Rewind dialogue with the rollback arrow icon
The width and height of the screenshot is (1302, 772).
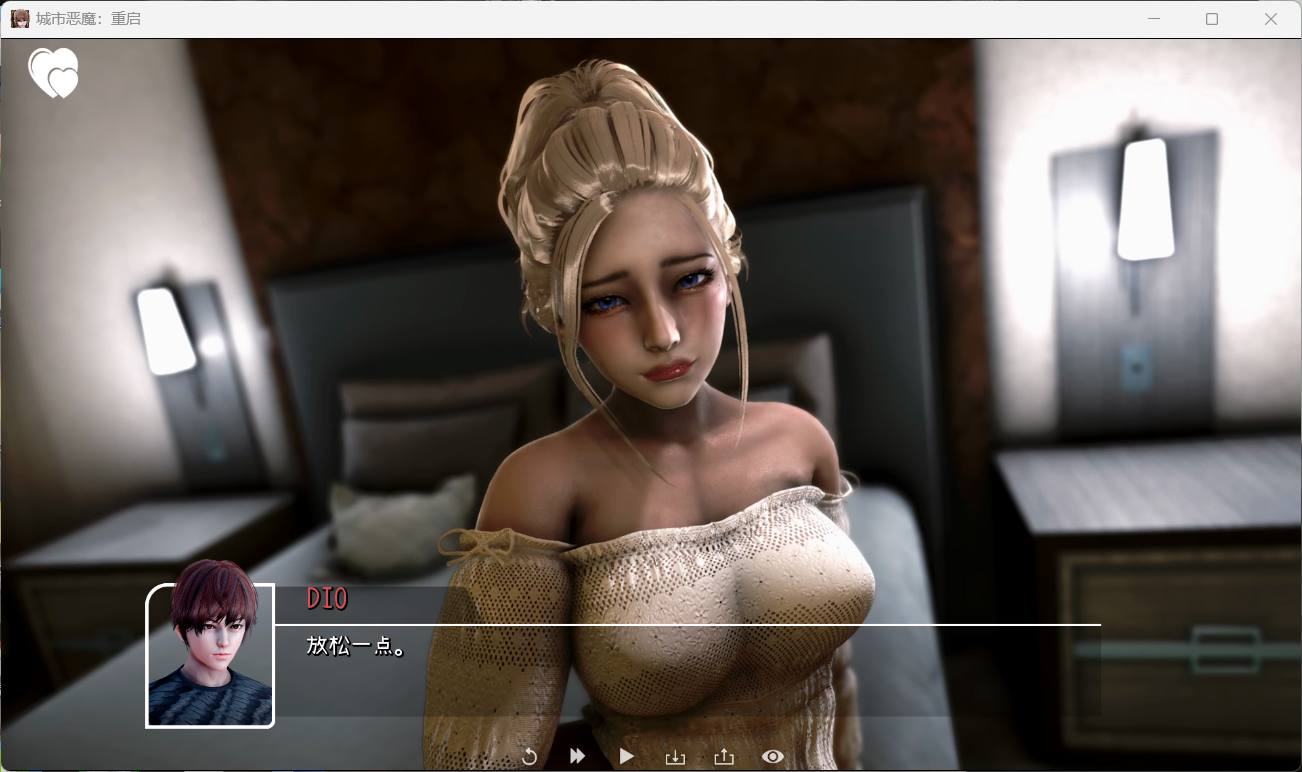530,757
